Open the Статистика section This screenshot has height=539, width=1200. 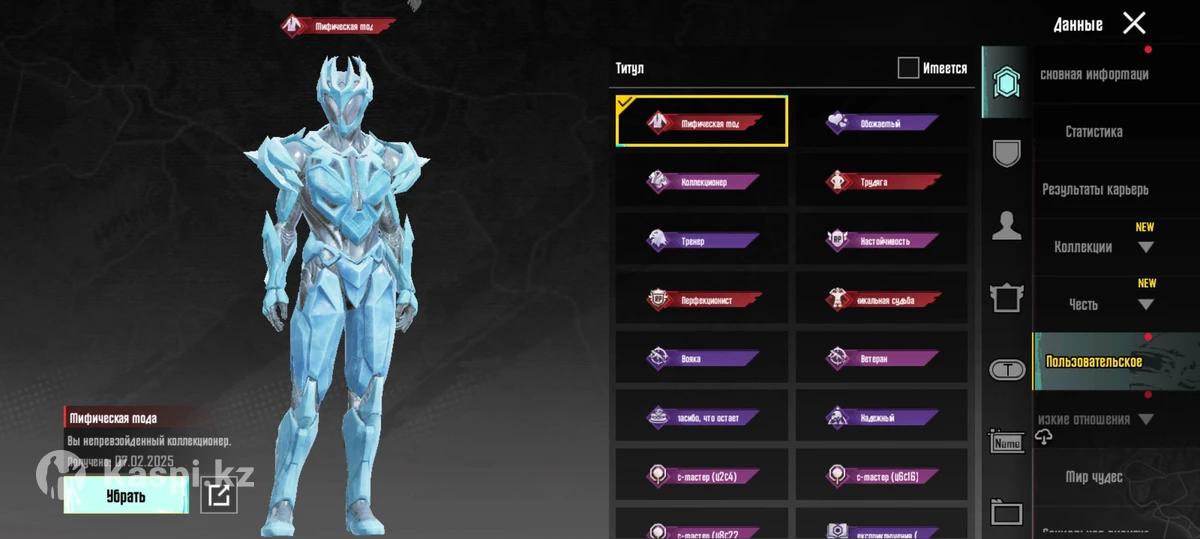[1094, 131]
